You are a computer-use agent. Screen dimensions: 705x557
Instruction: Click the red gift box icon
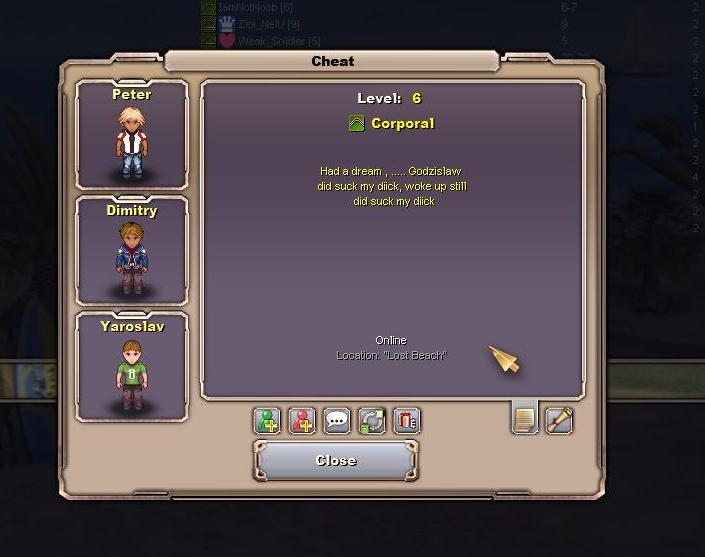coord(406,421)
